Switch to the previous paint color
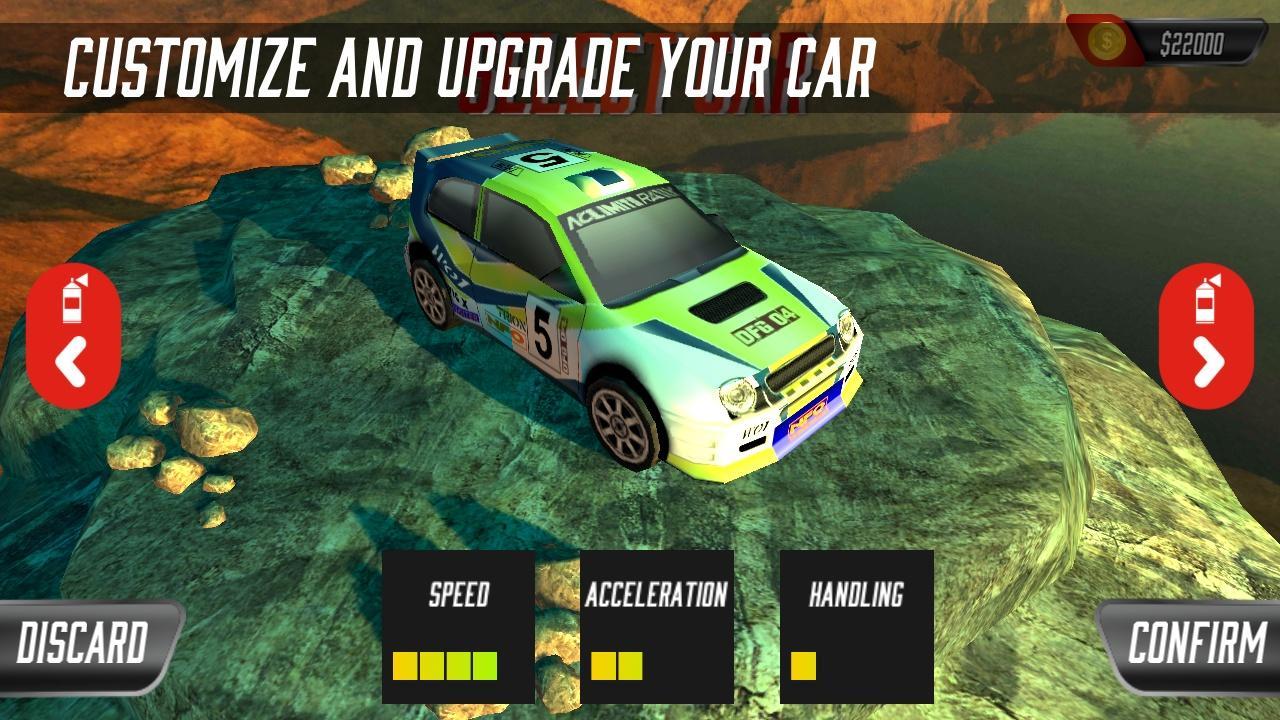Image resolution: width=1280 pixels, height=720 pixels. (73, 336)
